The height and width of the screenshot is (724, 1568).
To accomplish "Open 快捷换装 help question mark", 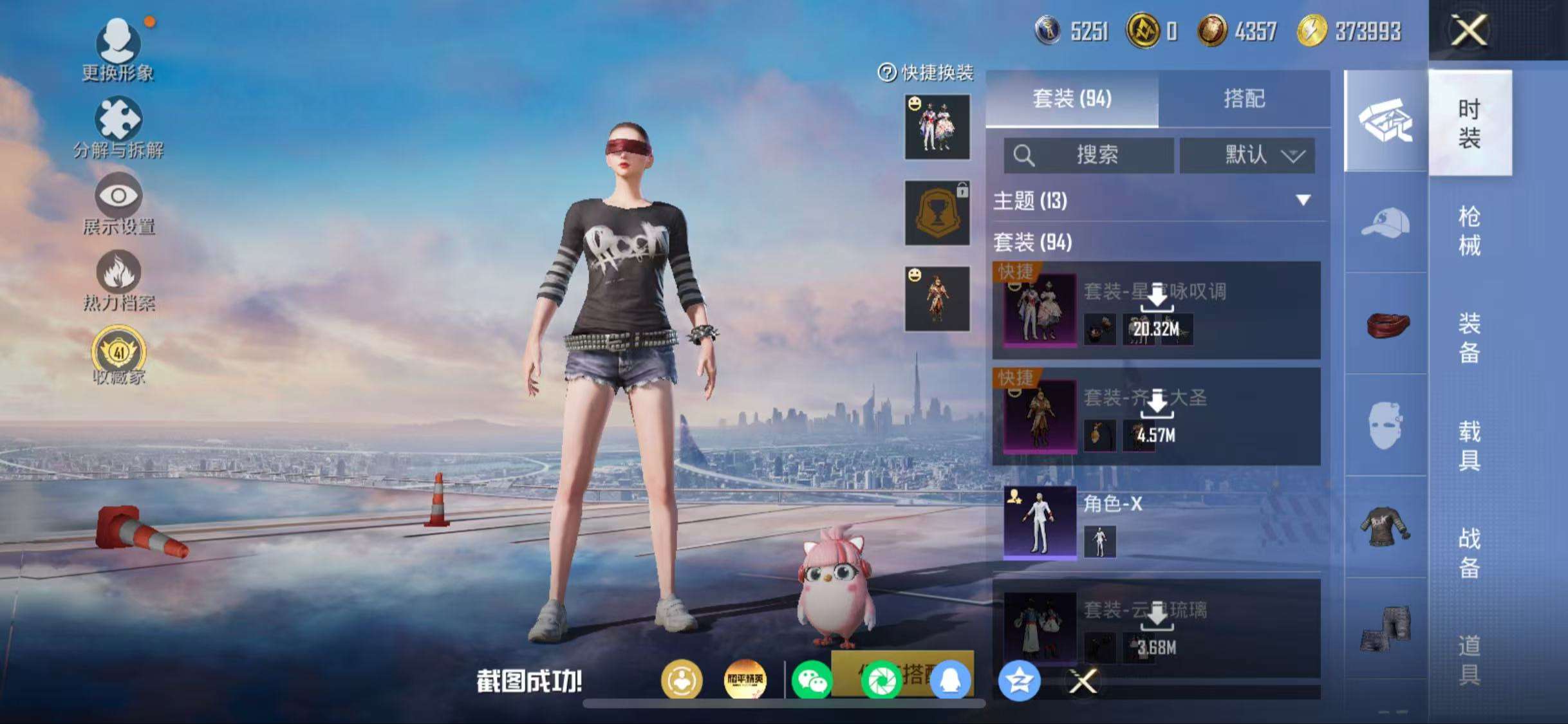I will coord(887,73).
